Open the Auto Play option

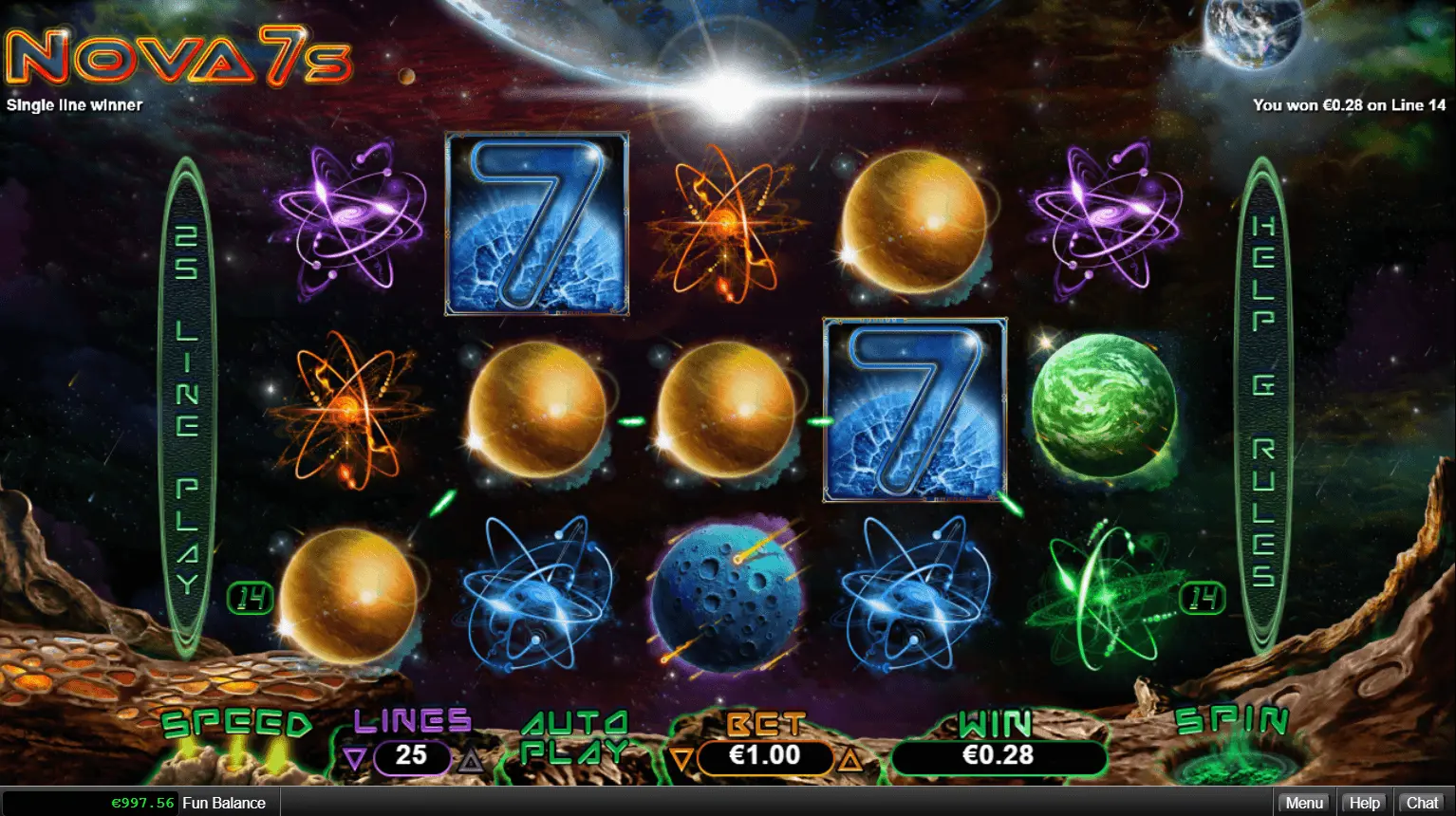[x=574, y=737]
